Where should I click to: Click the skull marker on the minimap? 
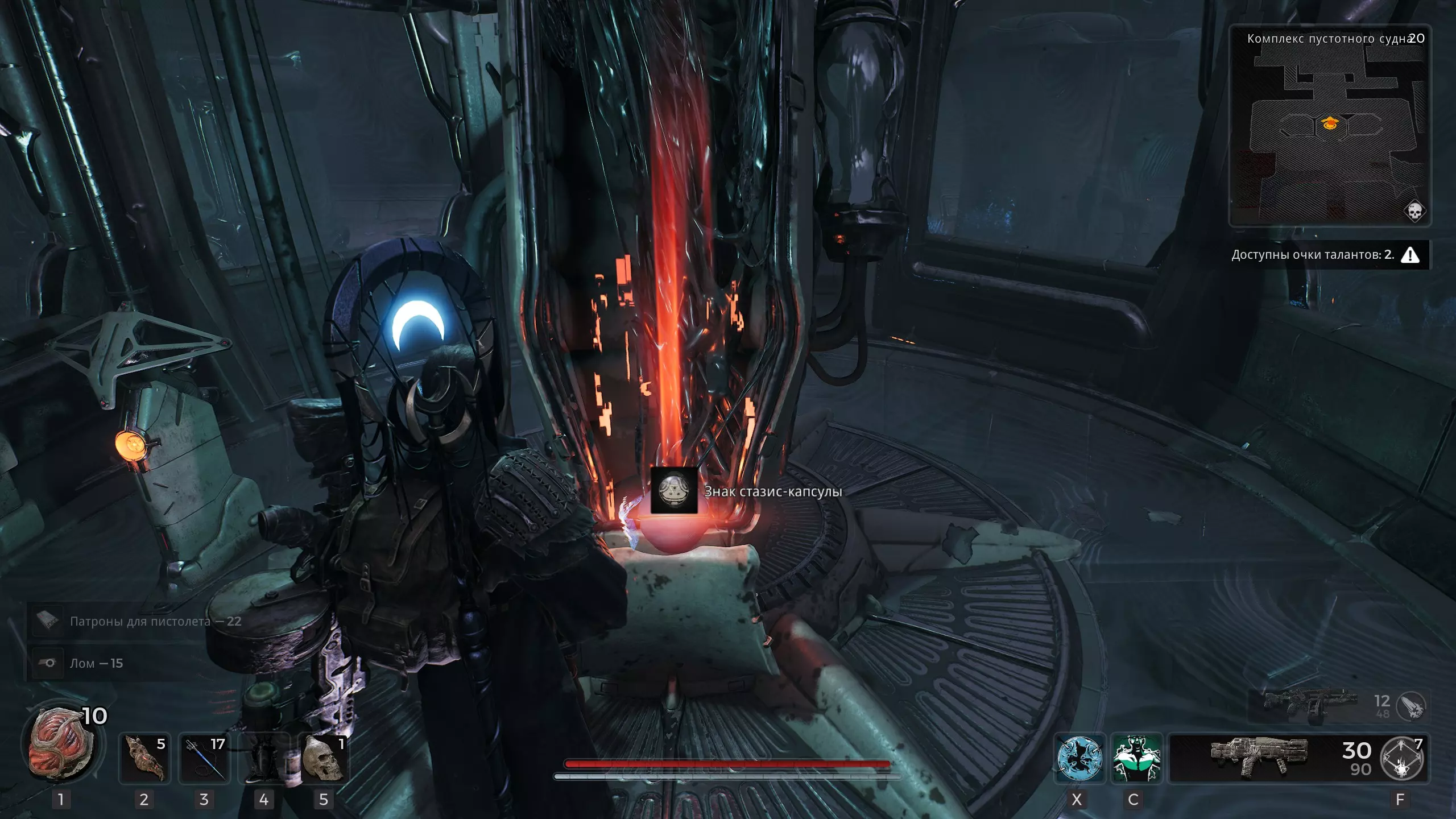click(1414, 210)
